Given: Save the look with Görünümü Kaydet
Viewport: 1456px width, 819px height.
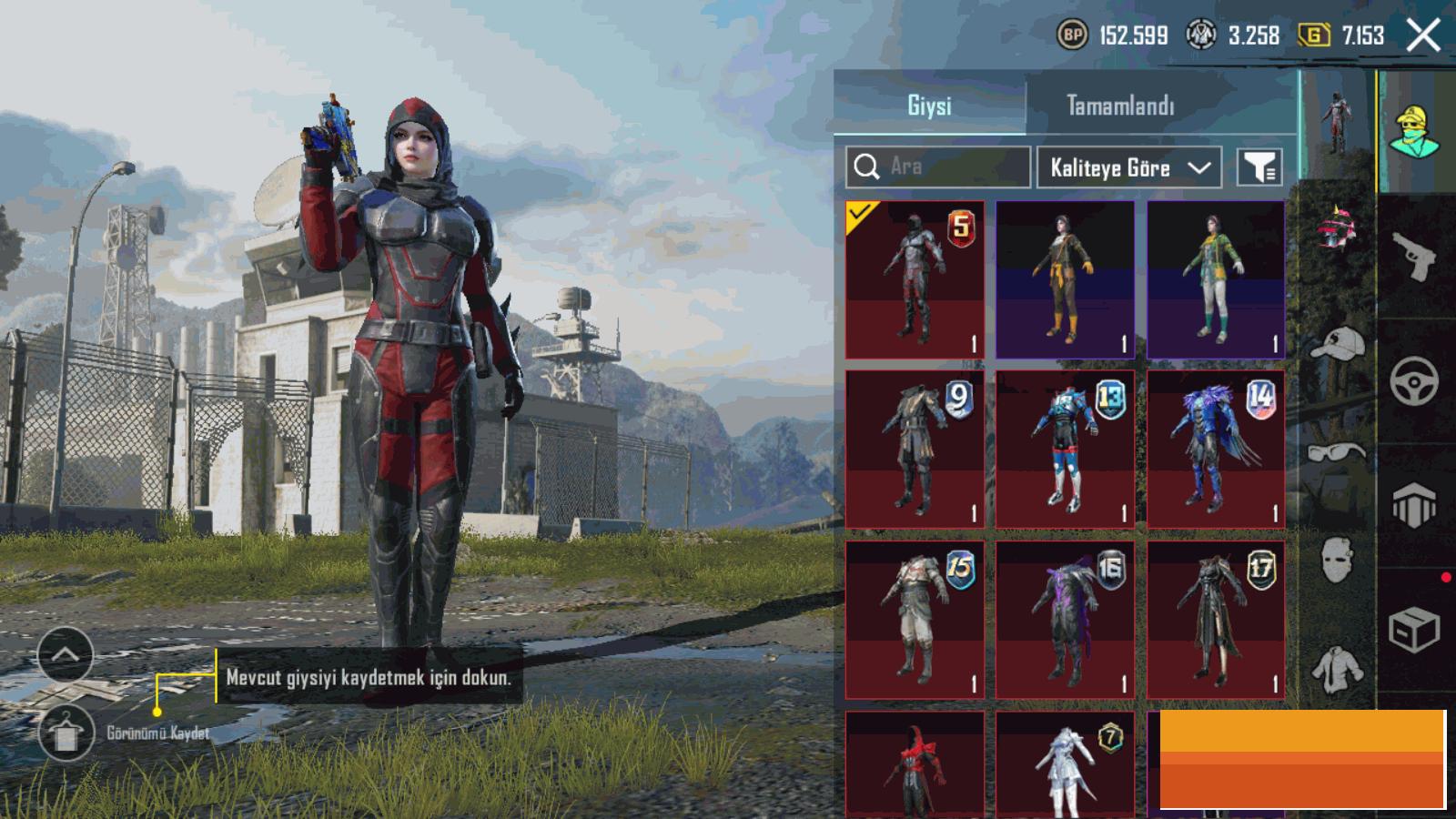Looking at the screenshot, I should 66,733.
